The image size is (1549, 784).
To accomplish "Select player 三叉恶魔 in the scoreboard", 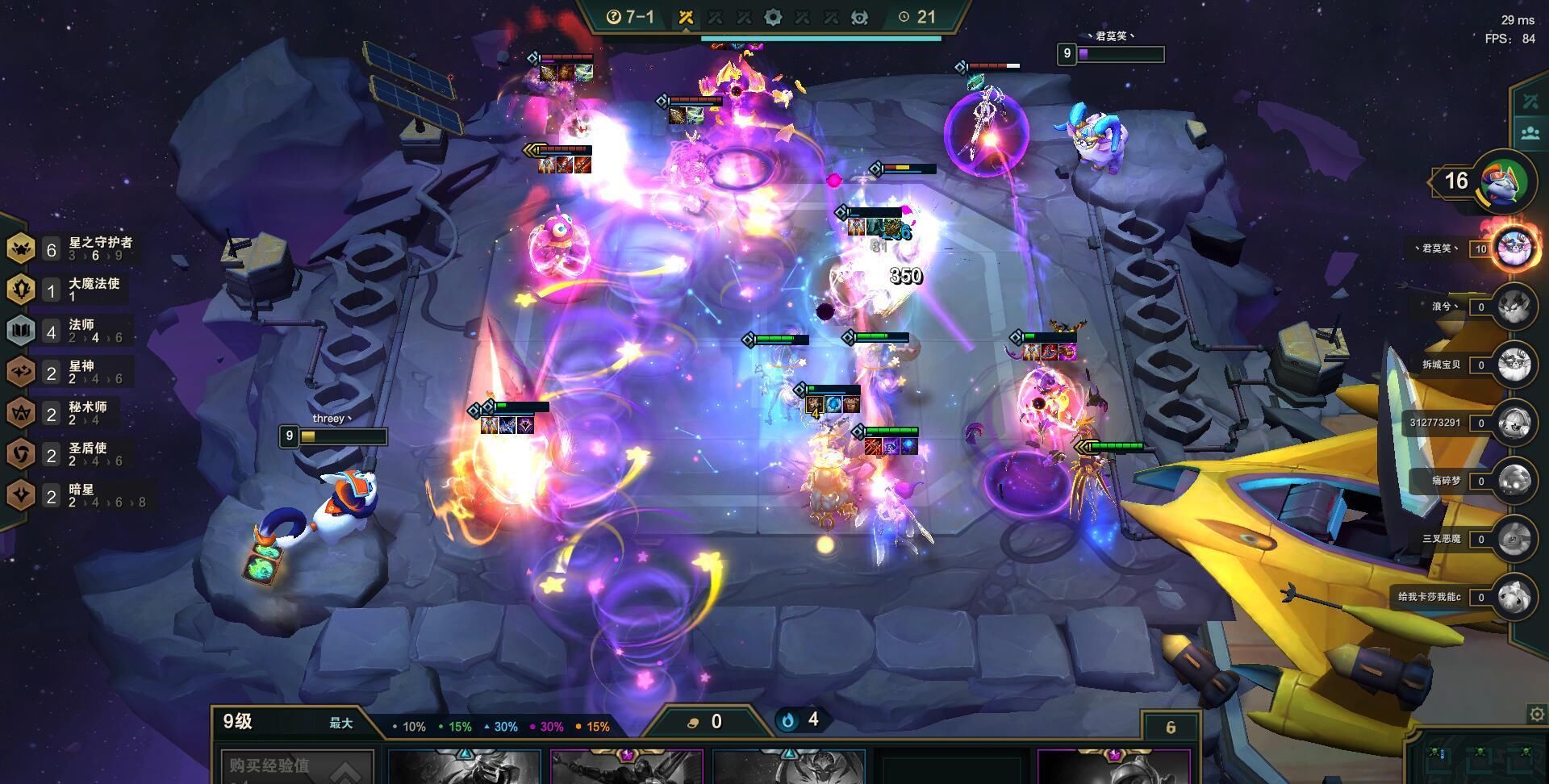I will click(1515, 539).
